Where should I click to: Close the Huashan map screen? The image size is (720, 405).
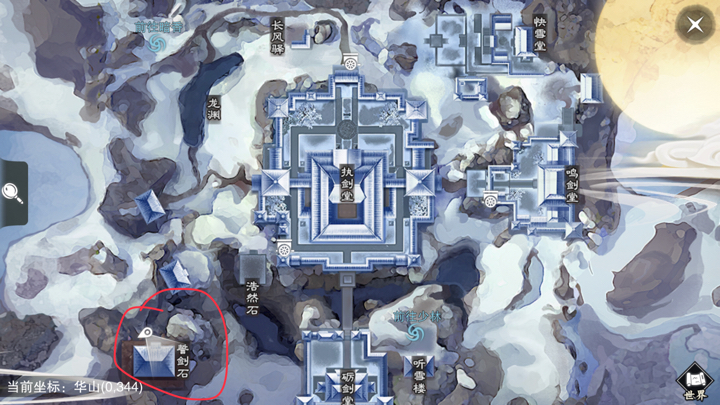(x=694, y=26)
